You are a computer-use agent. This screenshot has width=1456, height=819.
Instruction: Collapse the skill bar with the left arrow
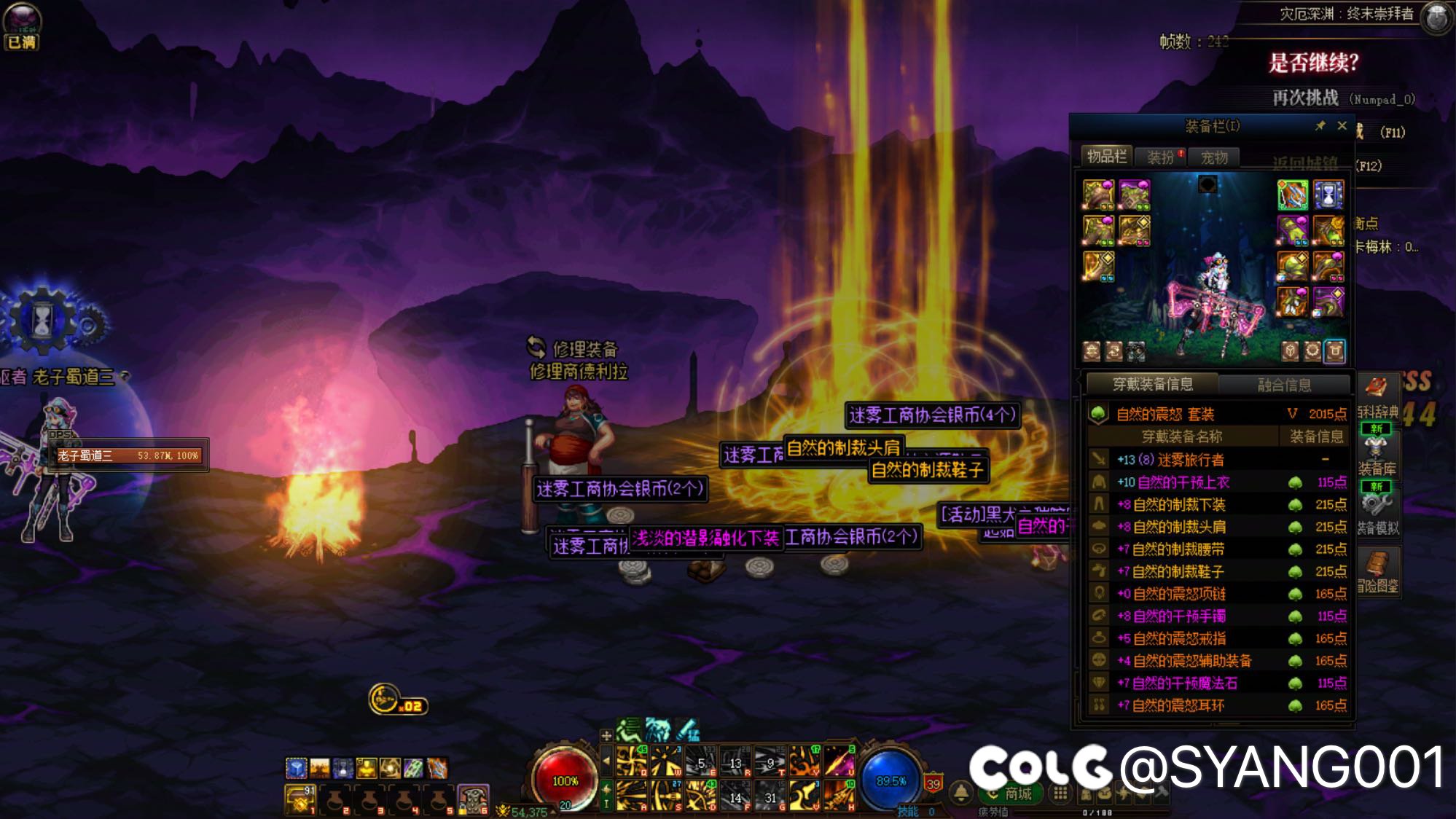606,761
